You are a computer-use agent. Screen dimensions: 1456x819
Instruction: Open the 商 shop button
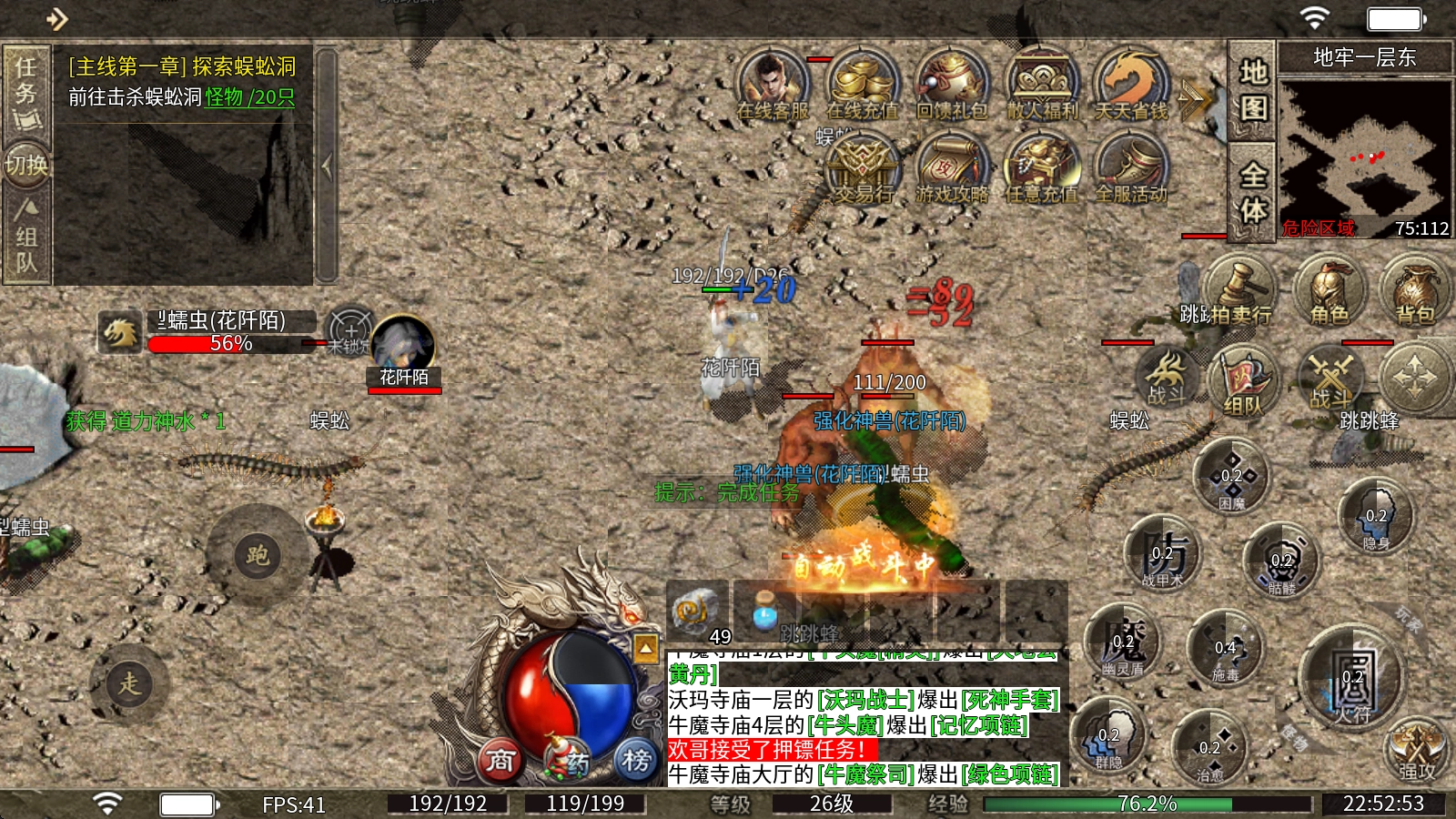(500, 760)
